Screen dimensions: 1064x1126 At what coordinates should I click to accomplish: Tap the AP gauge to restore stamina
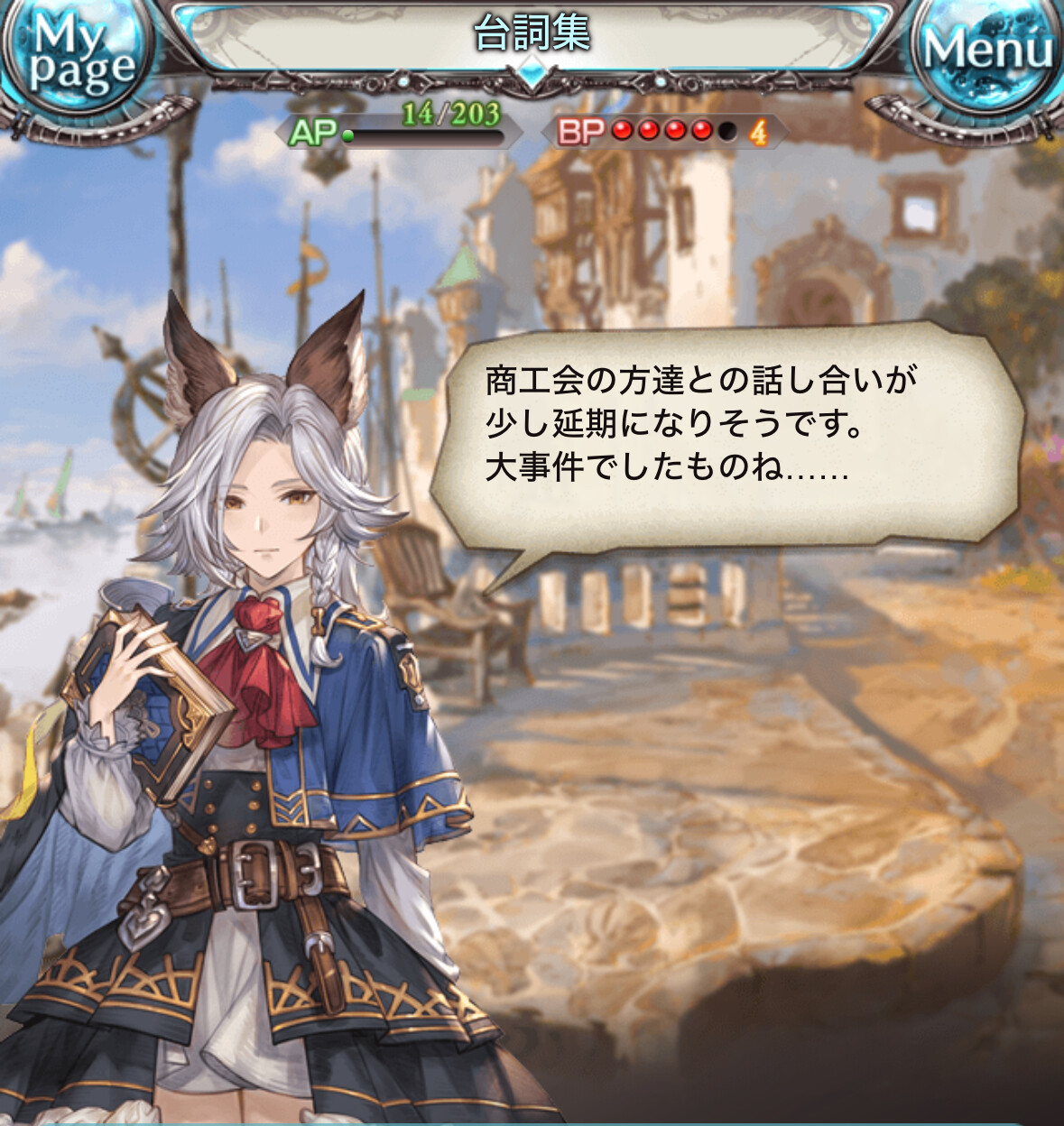(399, 131)
